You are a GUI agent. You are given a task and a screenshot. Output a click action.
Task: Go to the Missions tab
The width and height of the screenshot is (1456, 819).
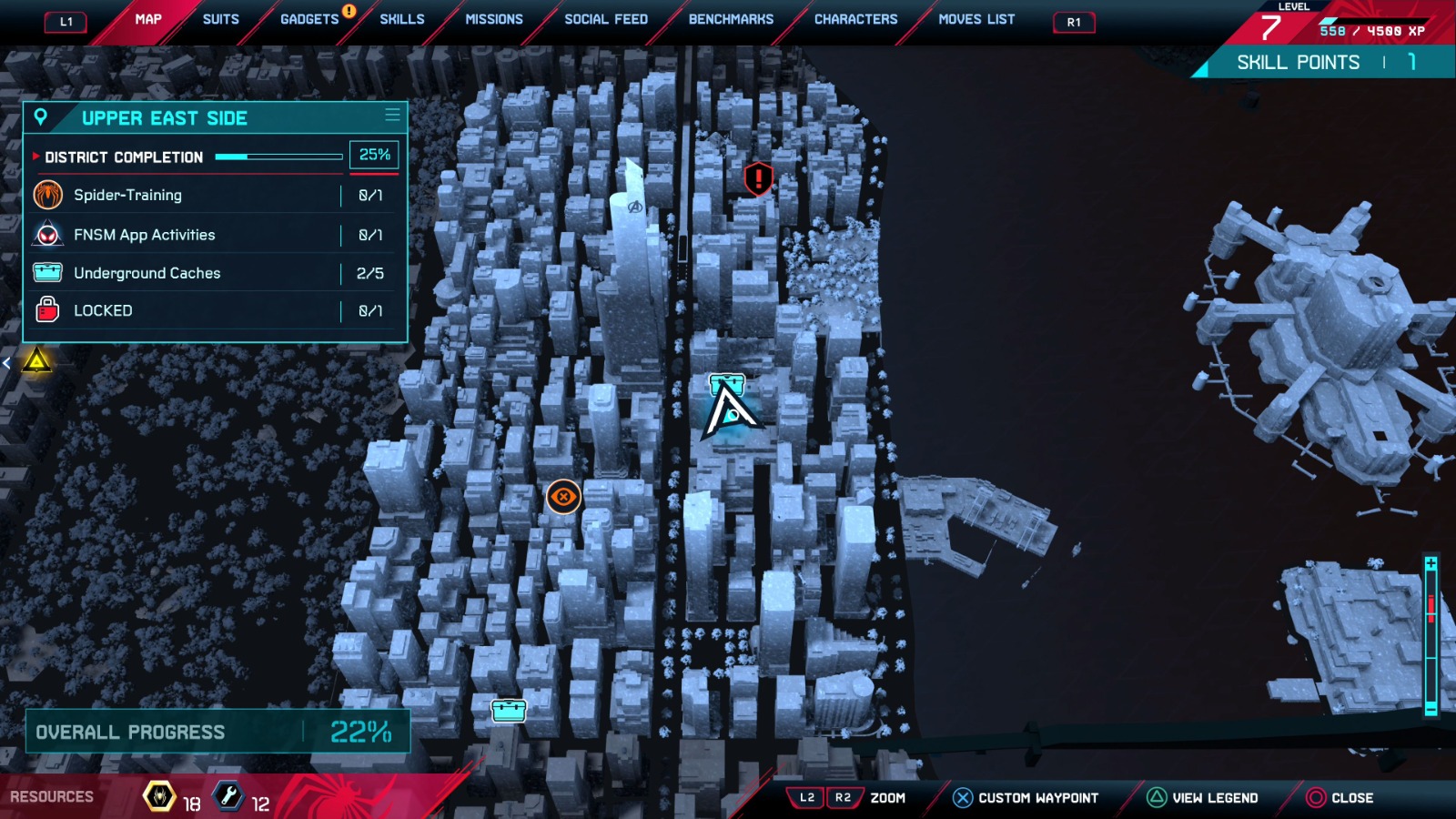pyautogui.click(x=494, y=19)
